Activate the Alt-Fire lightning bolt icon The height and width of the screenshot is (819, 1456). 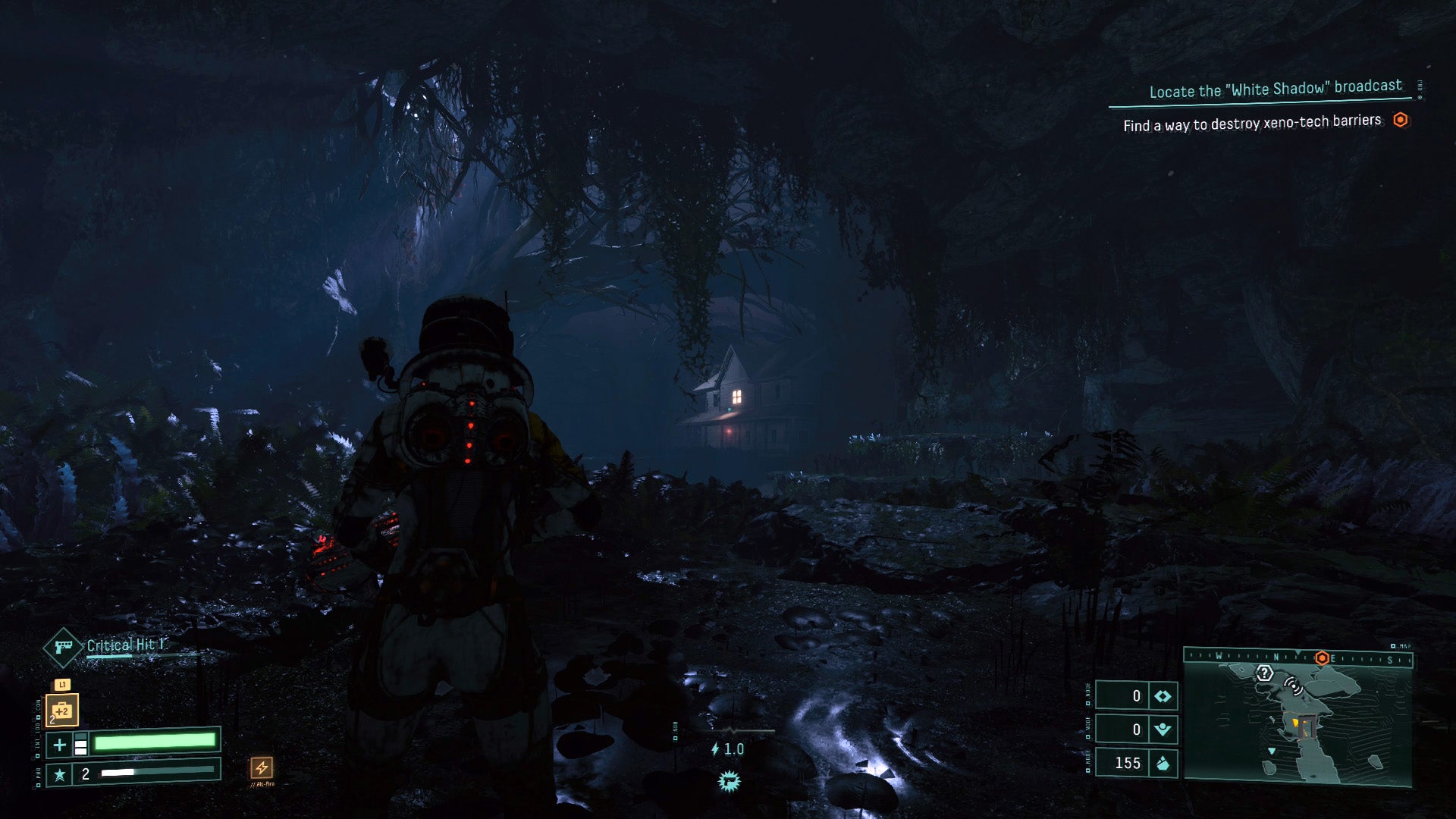click(x=262, y=767)
